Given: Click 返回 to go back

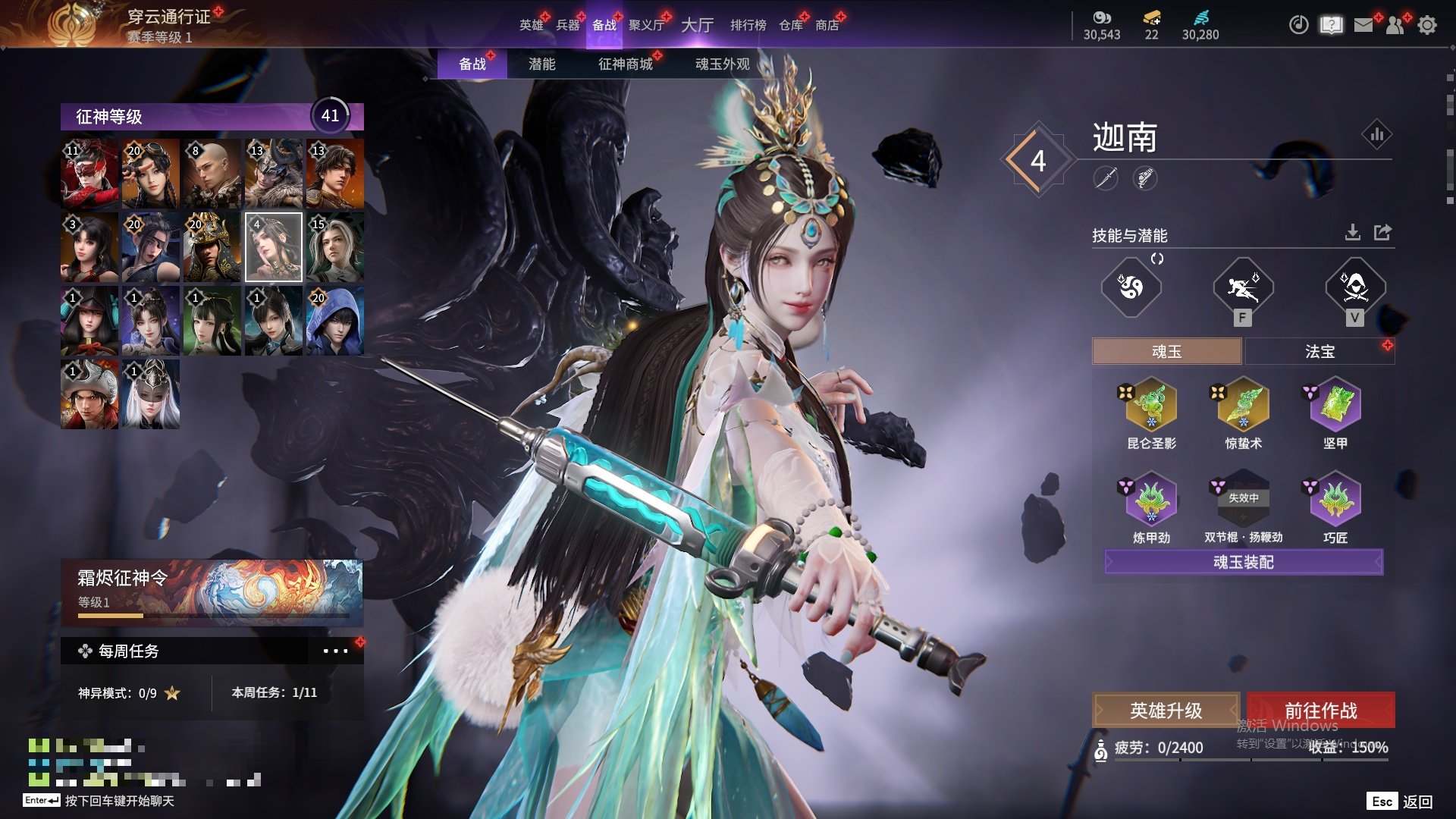Looking at the screenshot, I should pyautogui.click(x=1417, y=802).
